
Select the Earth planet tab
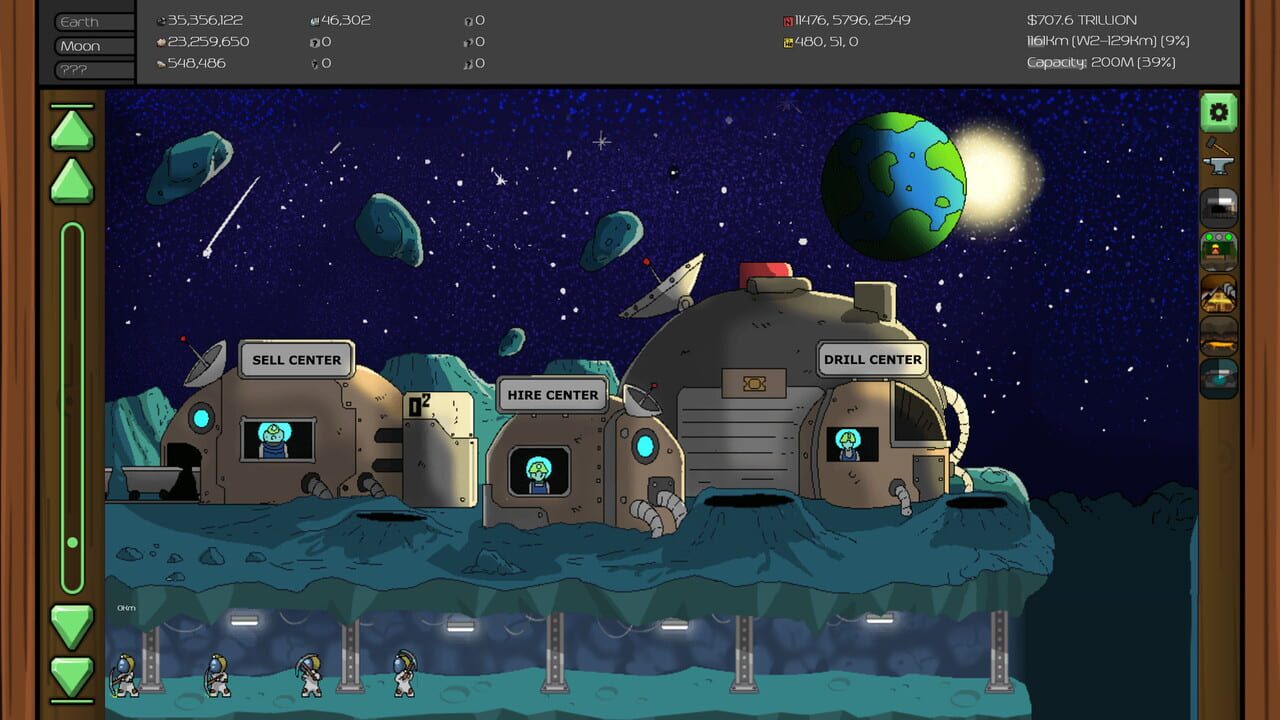90,21
